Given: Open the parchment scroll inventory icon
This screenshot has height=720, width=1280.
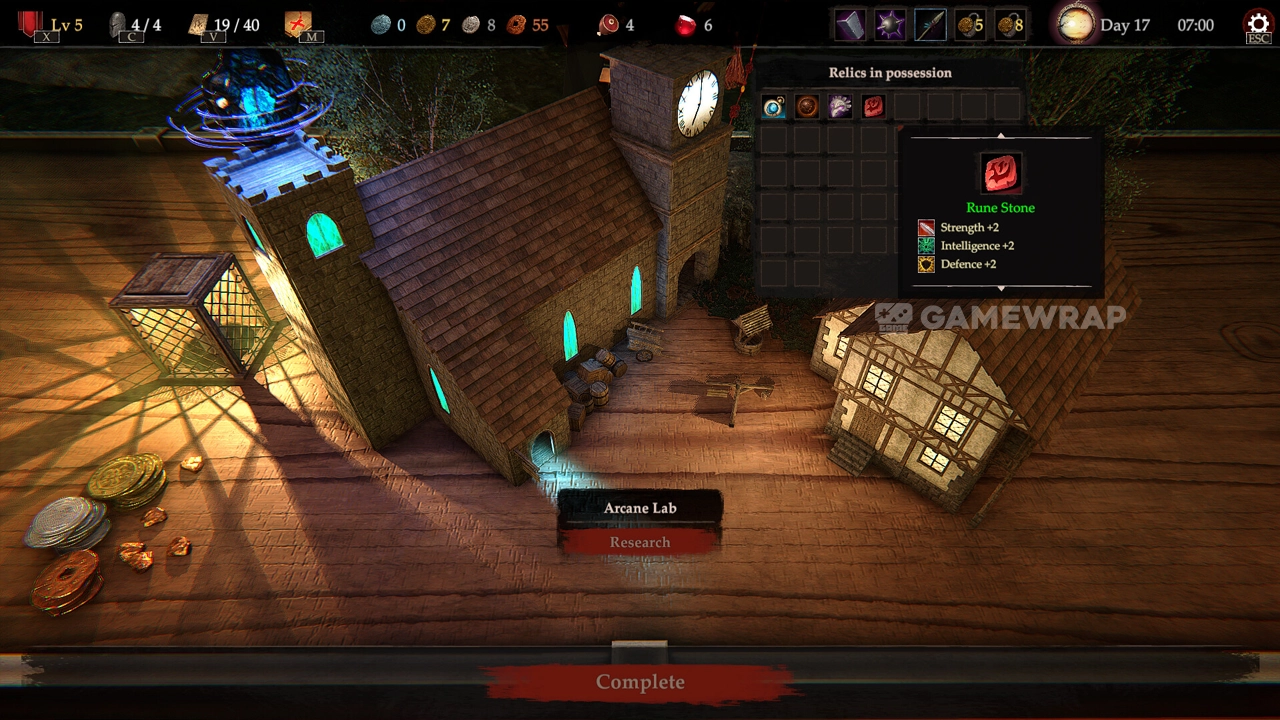Looking at the screenshot, I should (x=200, y=25).
